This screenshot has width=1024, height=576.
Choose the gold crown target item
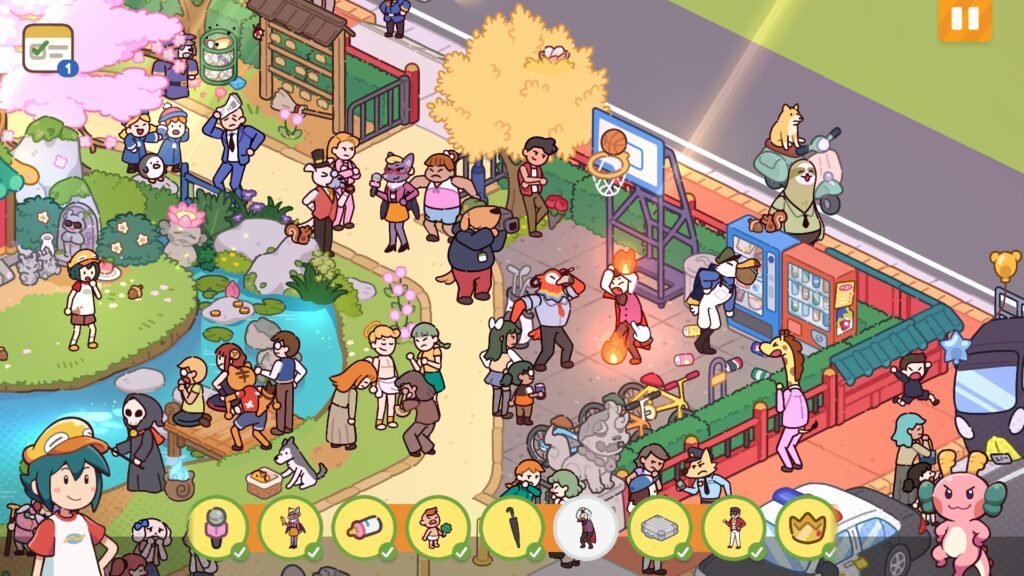click(x=806, y=526)
